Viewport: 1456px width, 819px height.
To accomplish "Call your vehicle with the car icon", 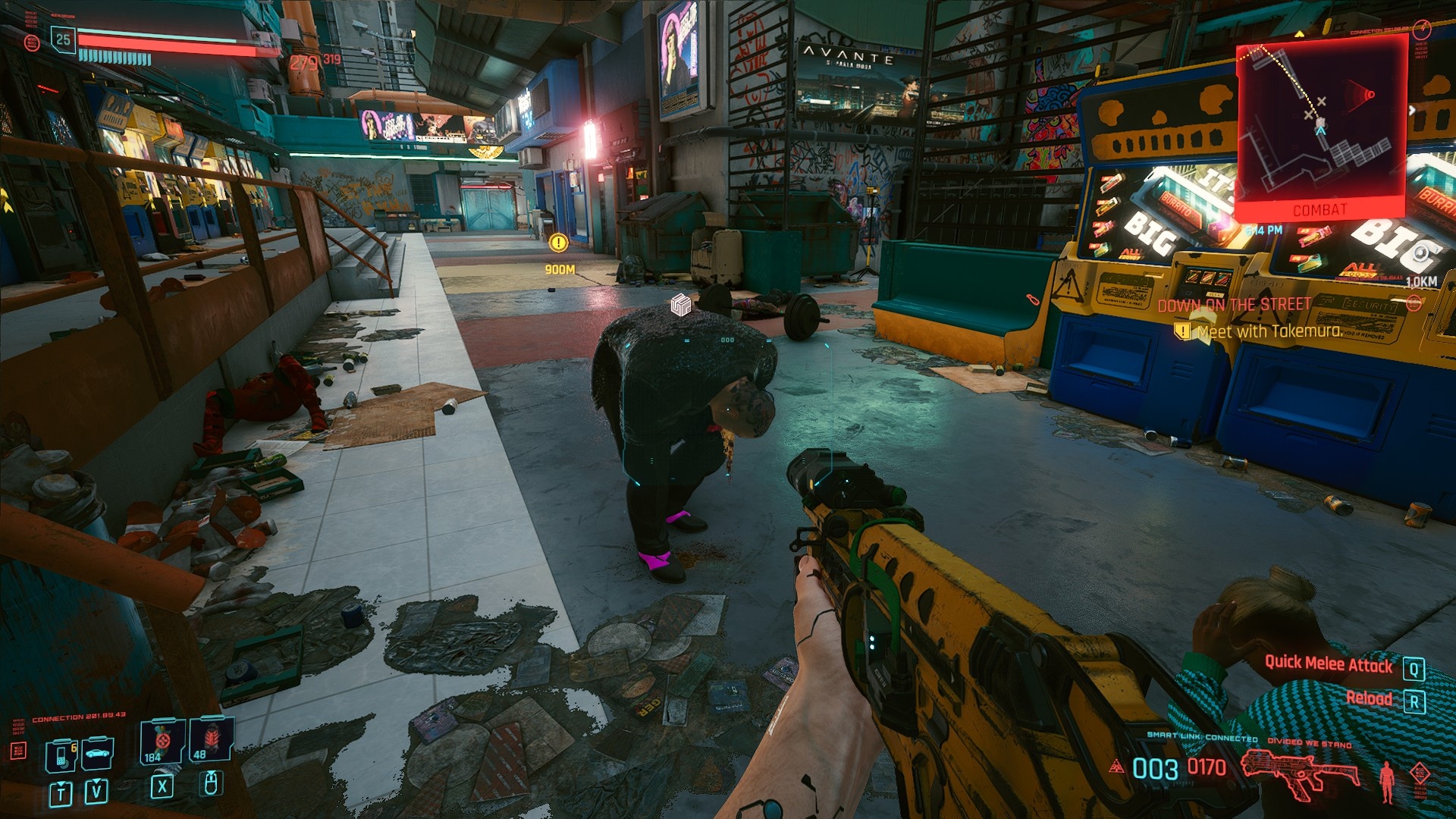I will tap(98, 753).
